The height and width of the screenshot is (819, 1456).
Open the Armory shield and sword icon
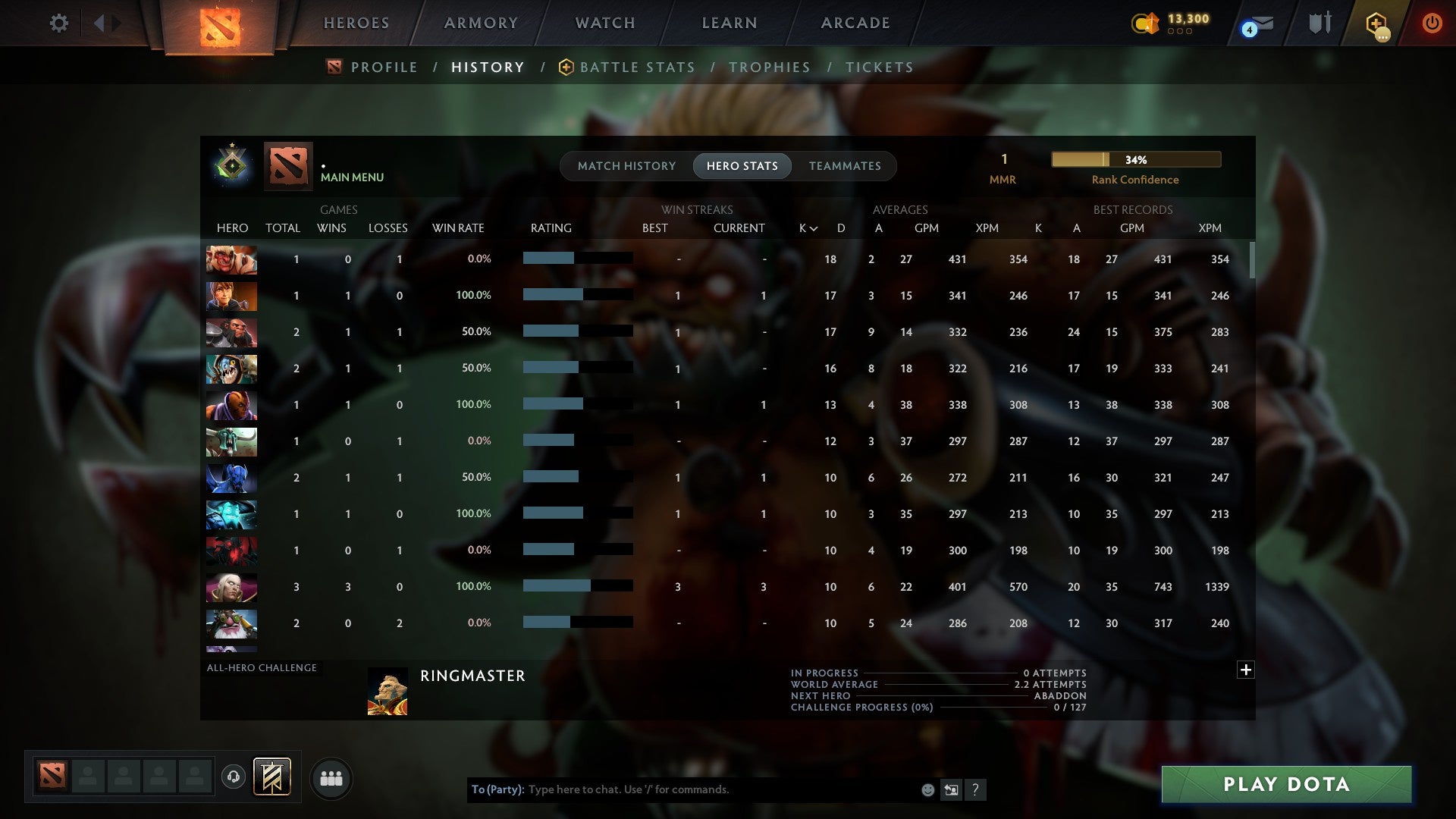tap(1319, 23)
